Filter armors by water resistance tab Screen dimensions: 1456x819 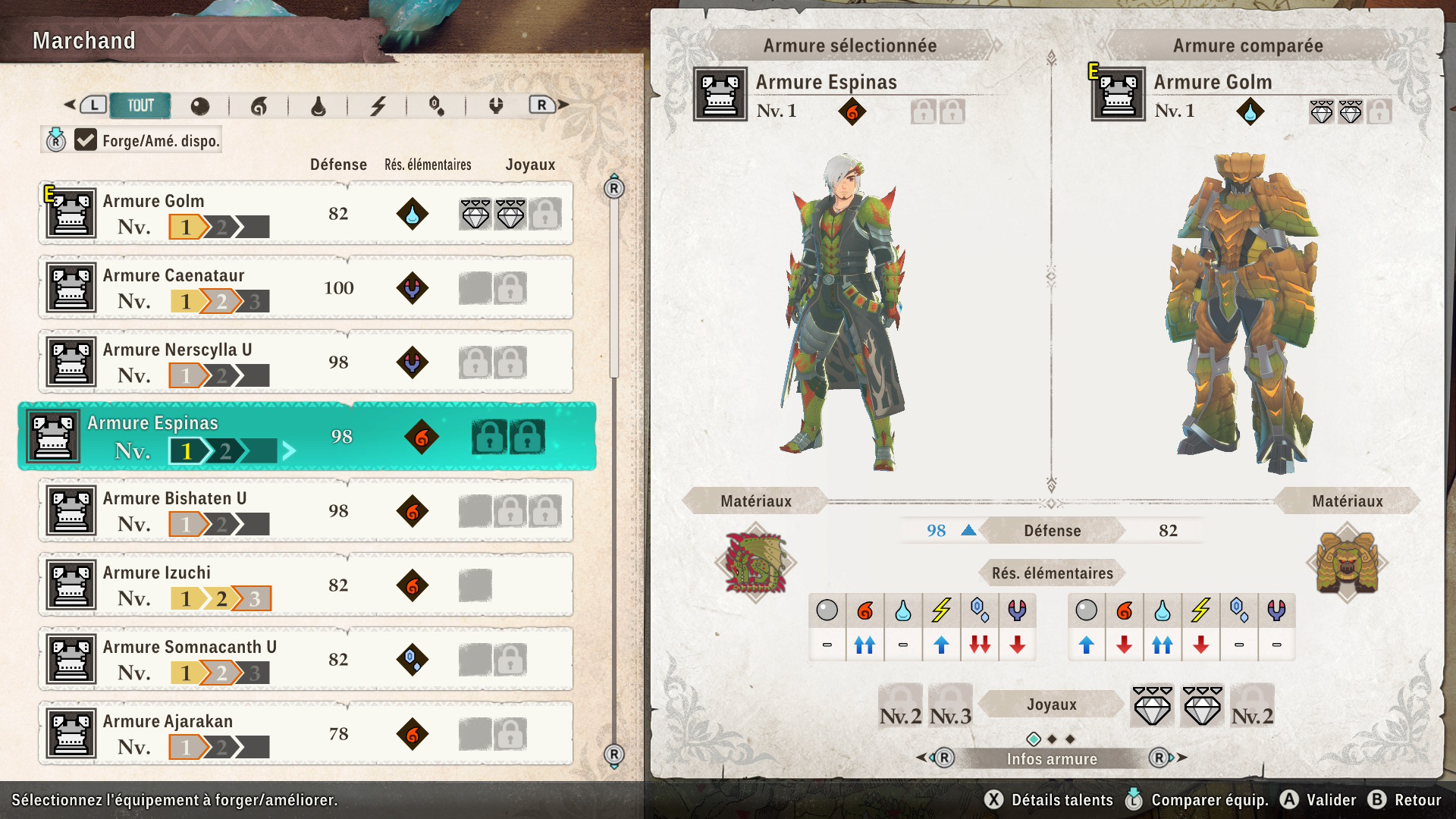point(318,106)
